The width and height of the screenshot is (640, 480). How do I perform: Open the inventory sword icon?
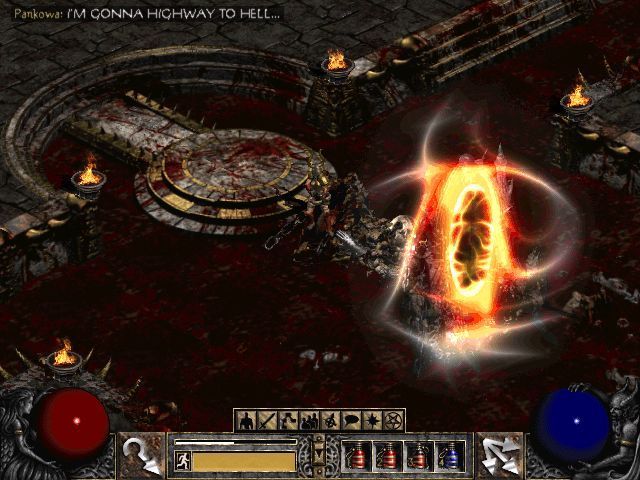point(264,420)
